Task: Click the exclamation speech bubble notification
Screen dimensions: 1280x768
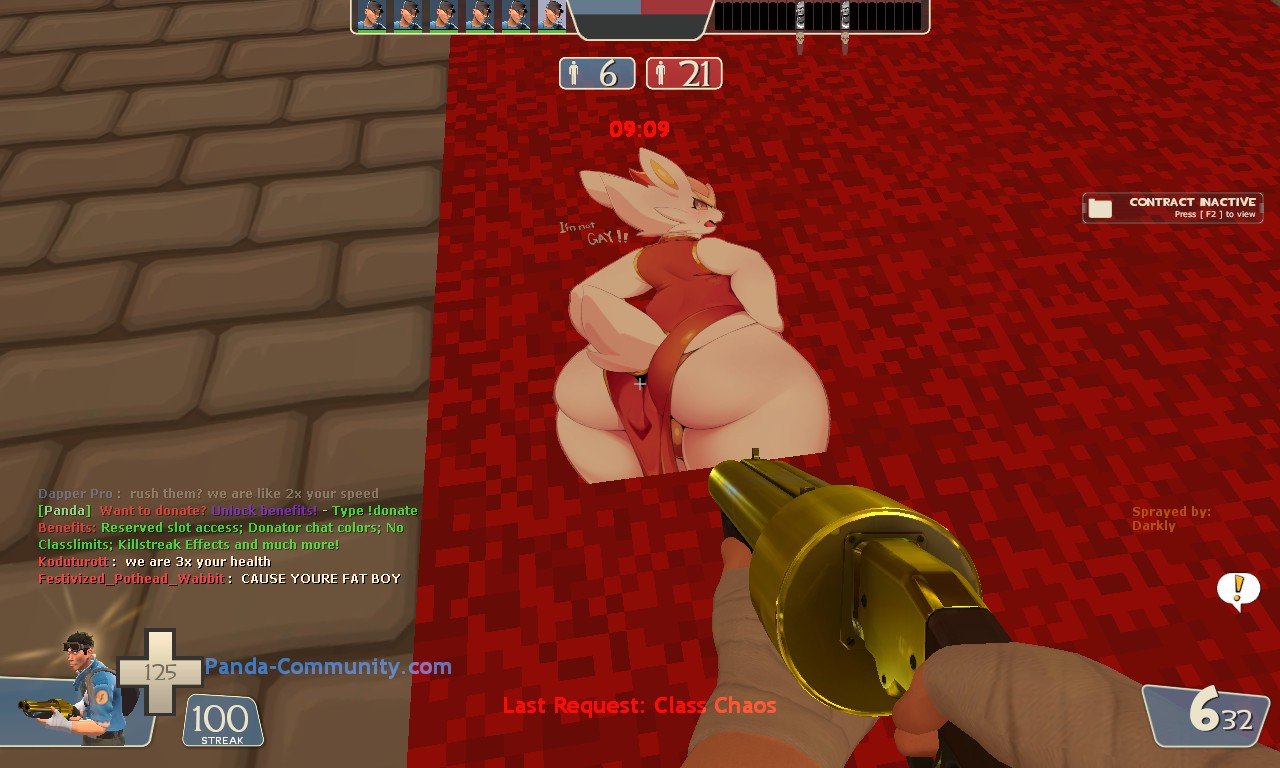Action: [1238, 589]
